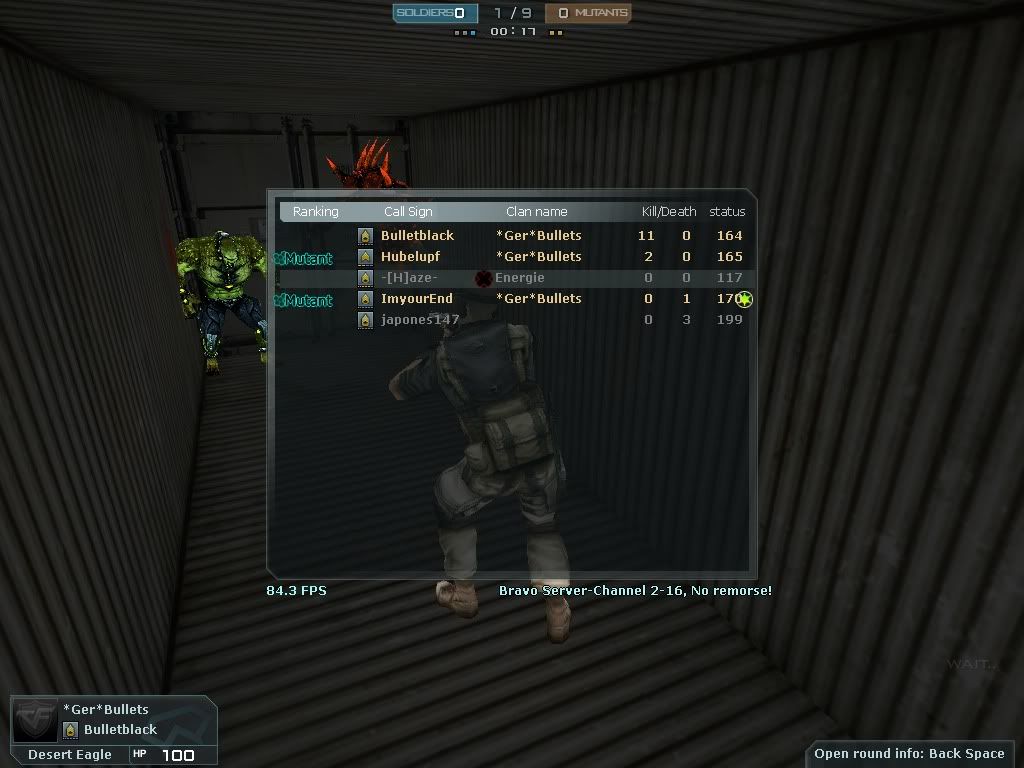Select Hubelupf's scoreboard row
This screenshot has width=1024, height=768.
tap(410, 257)
